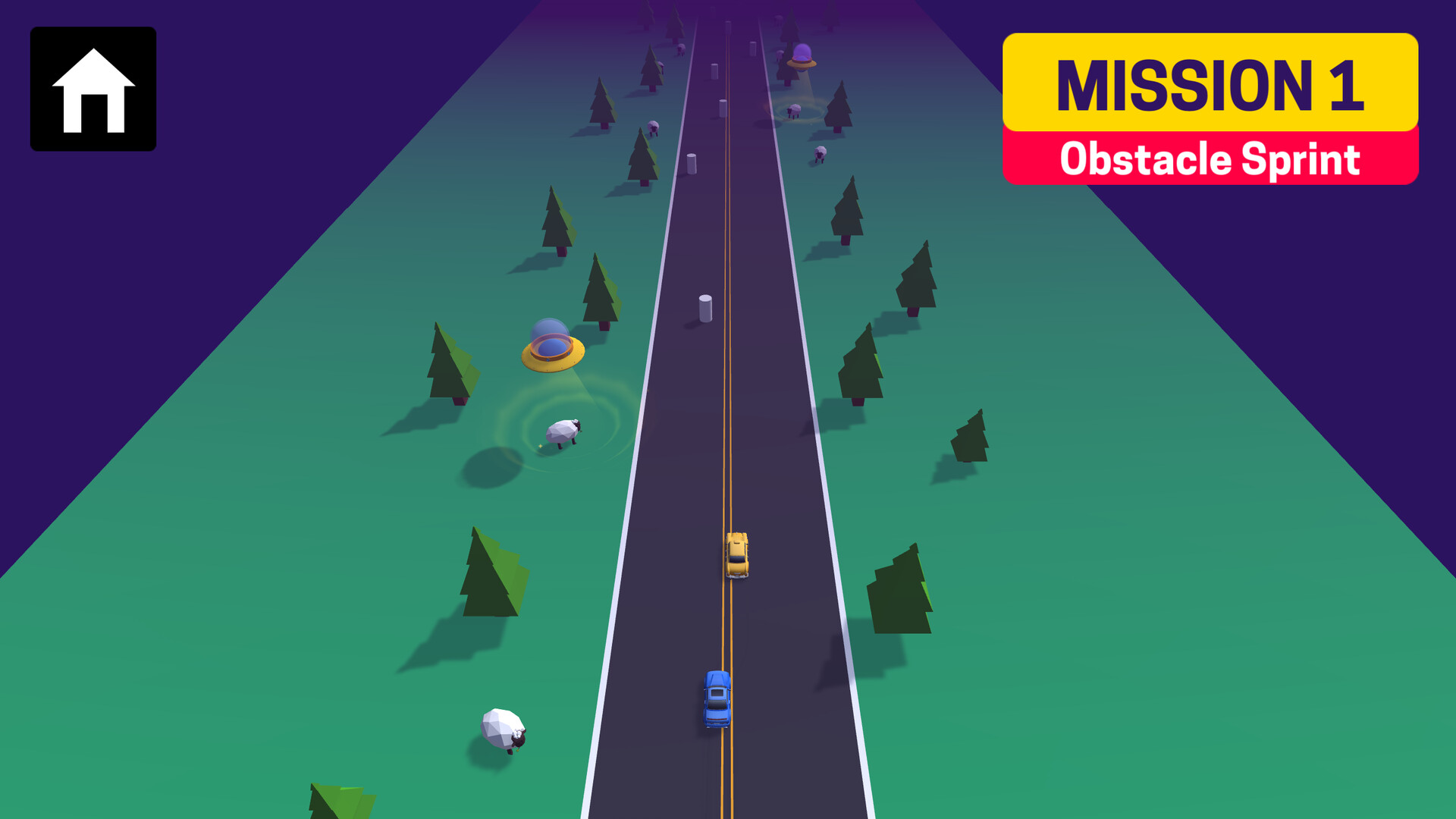Click the Home icon button
This screenshot has height=819, width=1456.
[93, 89]
